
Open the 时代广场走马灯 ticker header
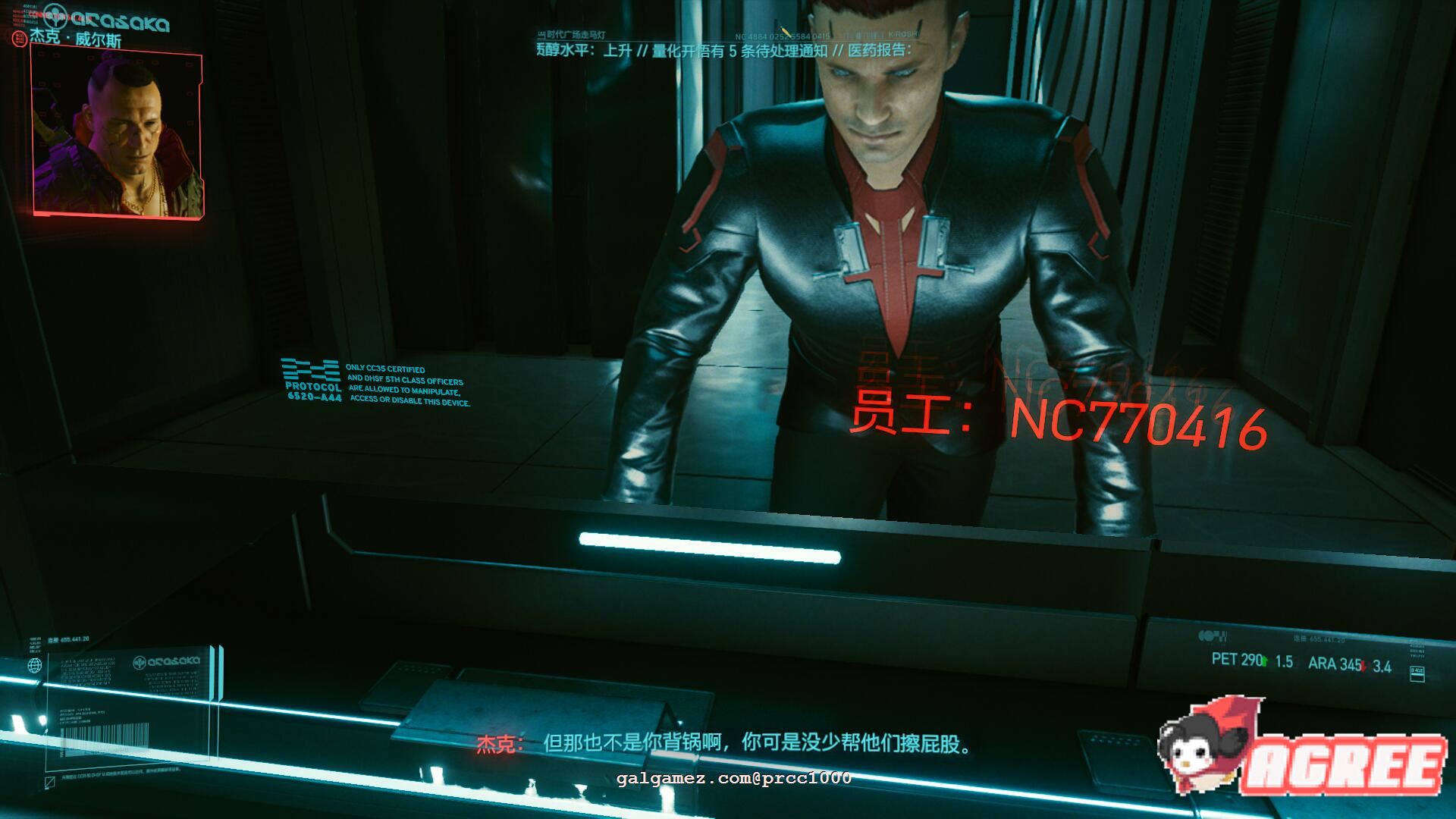pos(577,34)
